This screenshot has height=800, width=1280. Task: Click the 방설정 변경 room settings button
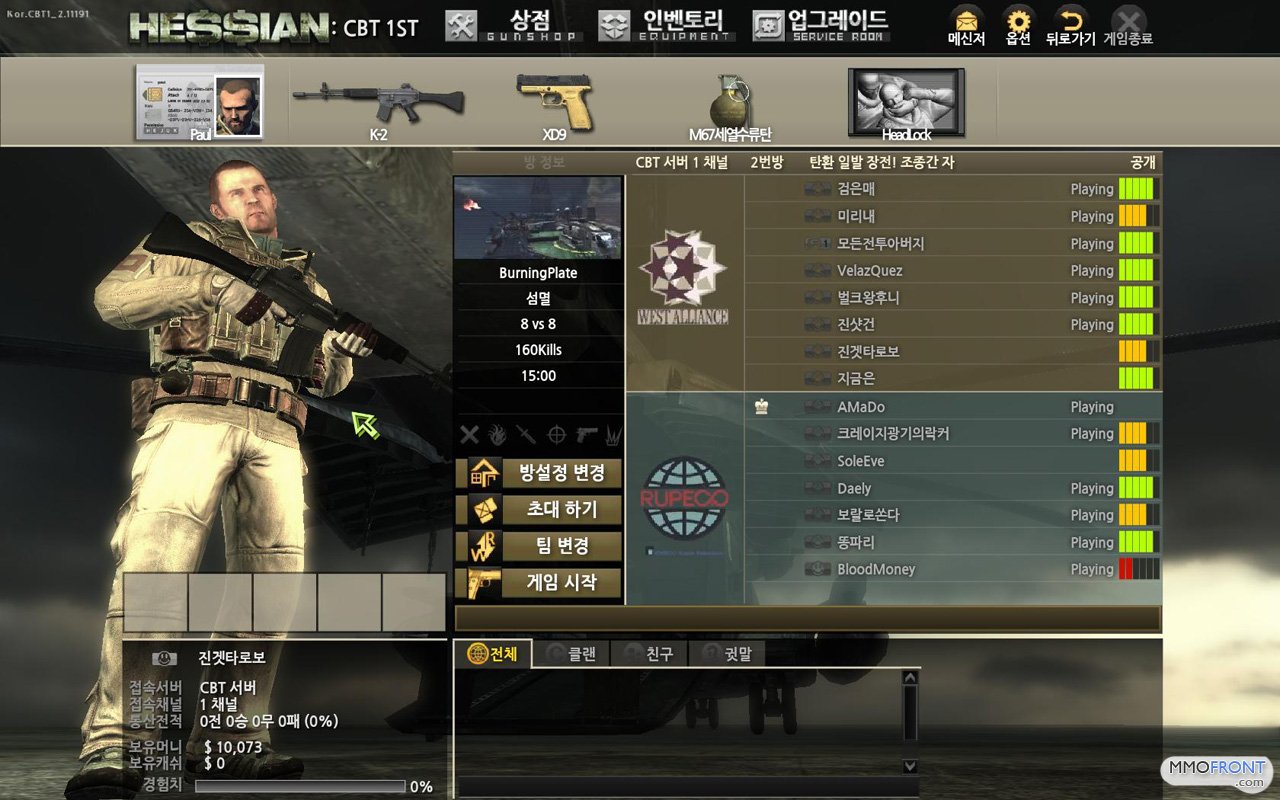pos(539,473)
